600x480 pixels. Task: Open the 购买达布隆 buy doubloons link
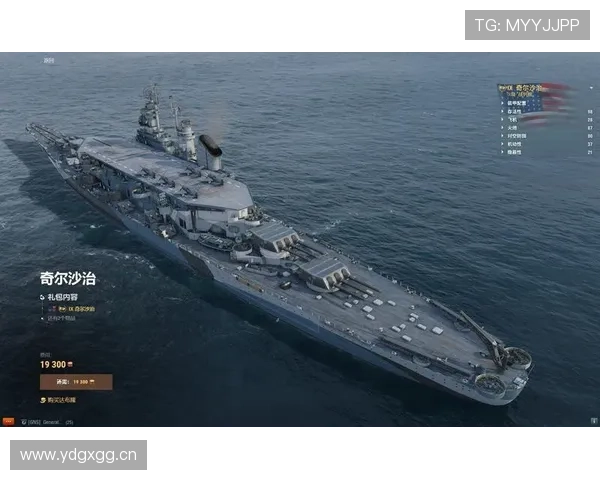point(60,399)
